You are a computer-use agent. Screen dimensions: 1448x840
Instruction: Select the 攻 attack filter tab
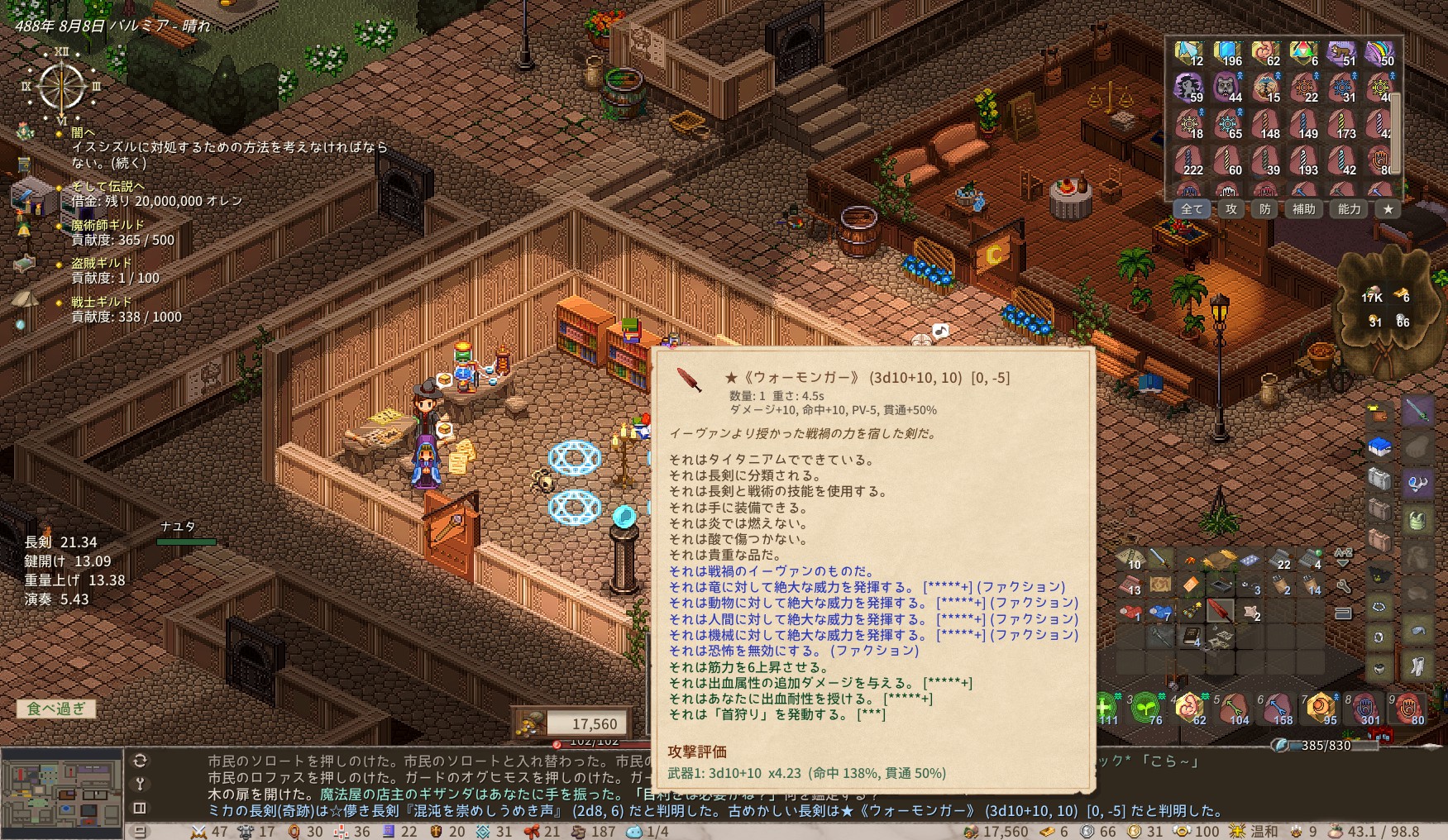point(1231,209)
